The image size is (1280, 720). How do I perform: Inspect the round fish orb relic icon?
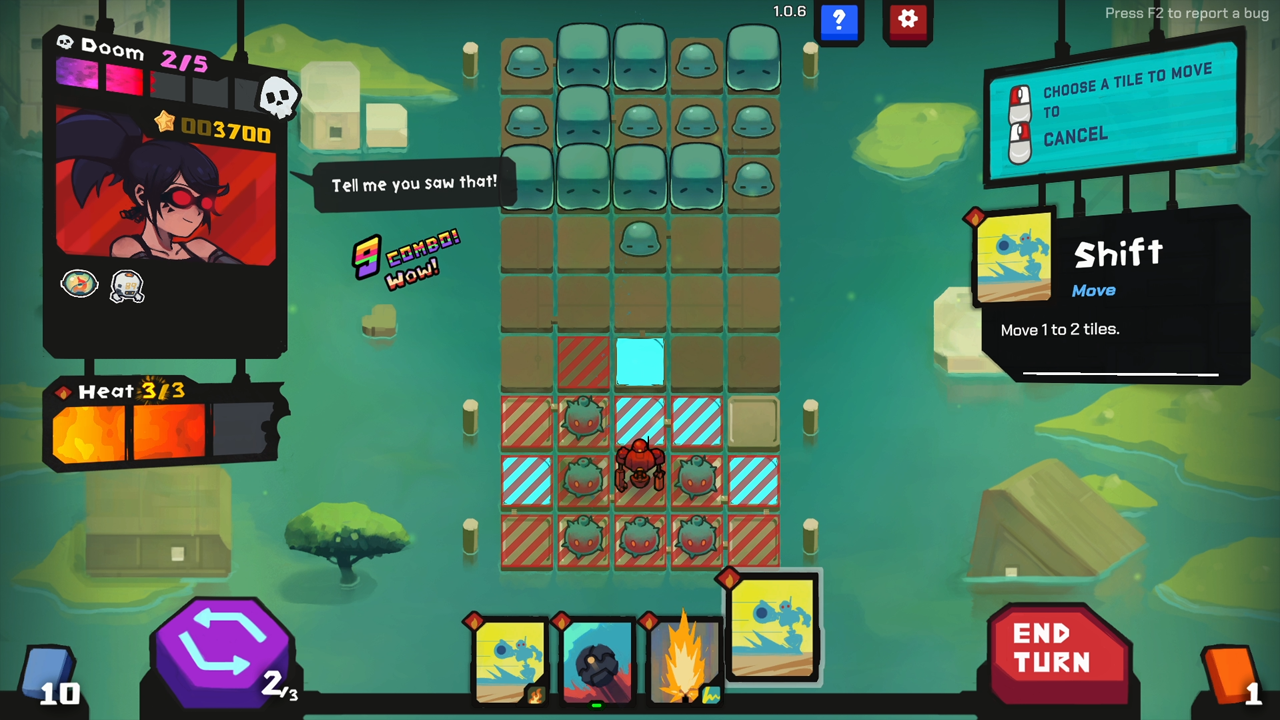click(x=80, y=285)
